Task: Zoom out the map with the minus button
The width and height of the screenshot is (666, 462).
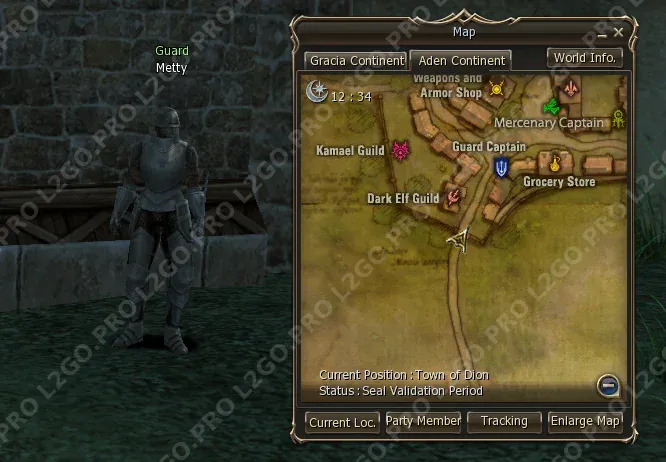Action: tap(607, 384)
